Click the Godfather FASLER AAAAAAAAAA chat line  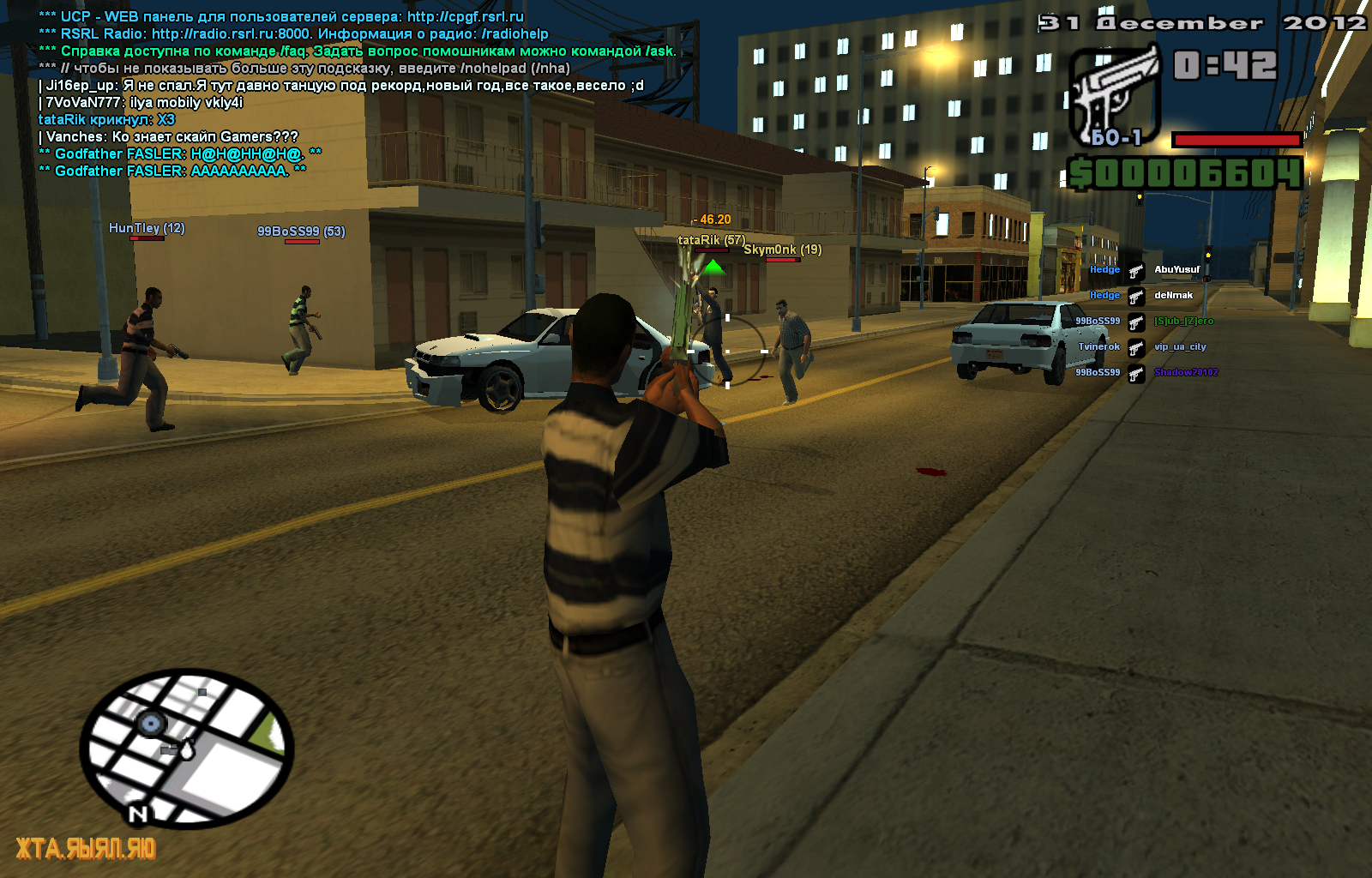[171, 171]
